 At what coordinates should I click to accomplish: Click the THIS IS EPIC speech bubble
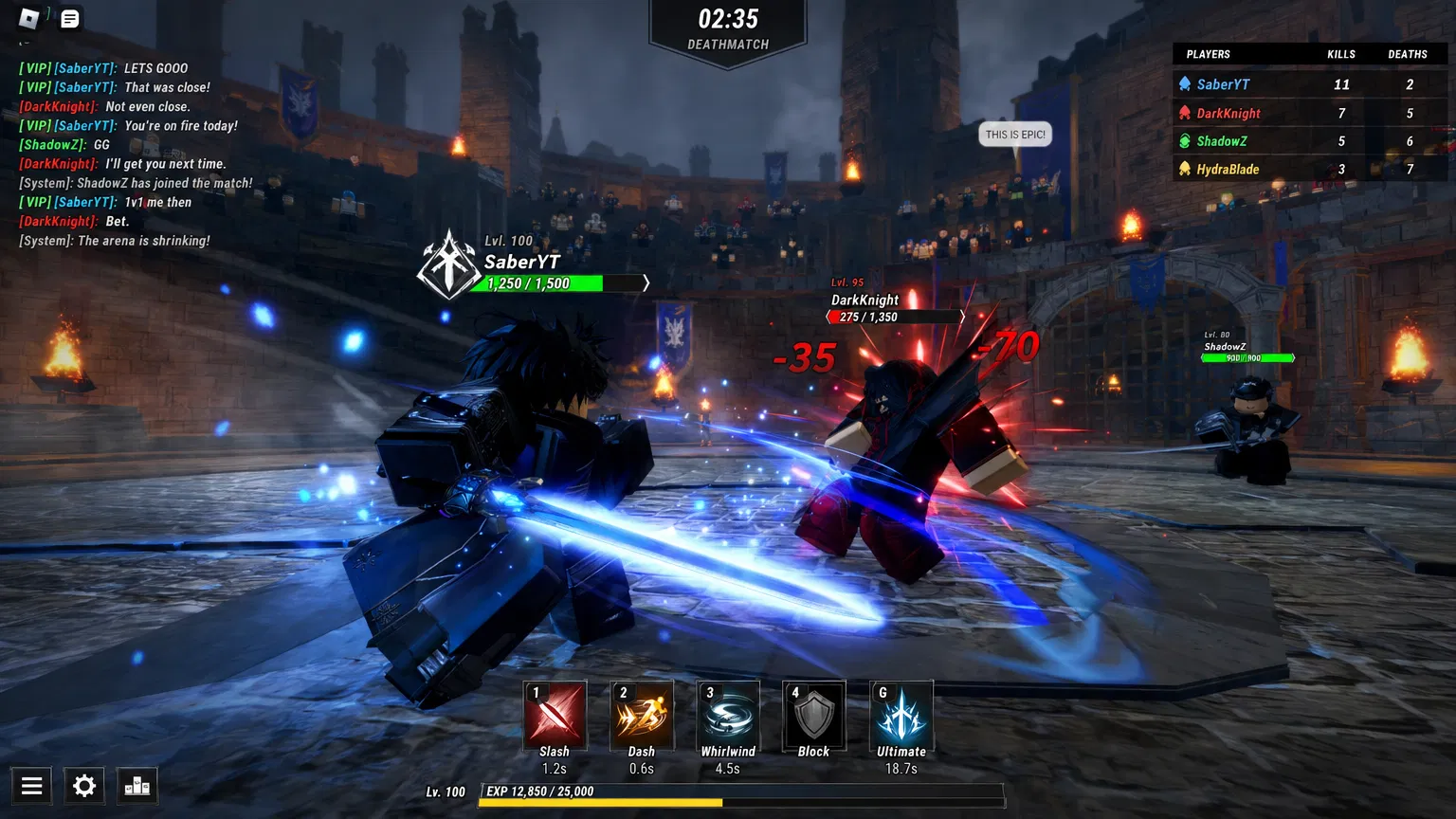pyautogui.click(x=1015, y=134)
